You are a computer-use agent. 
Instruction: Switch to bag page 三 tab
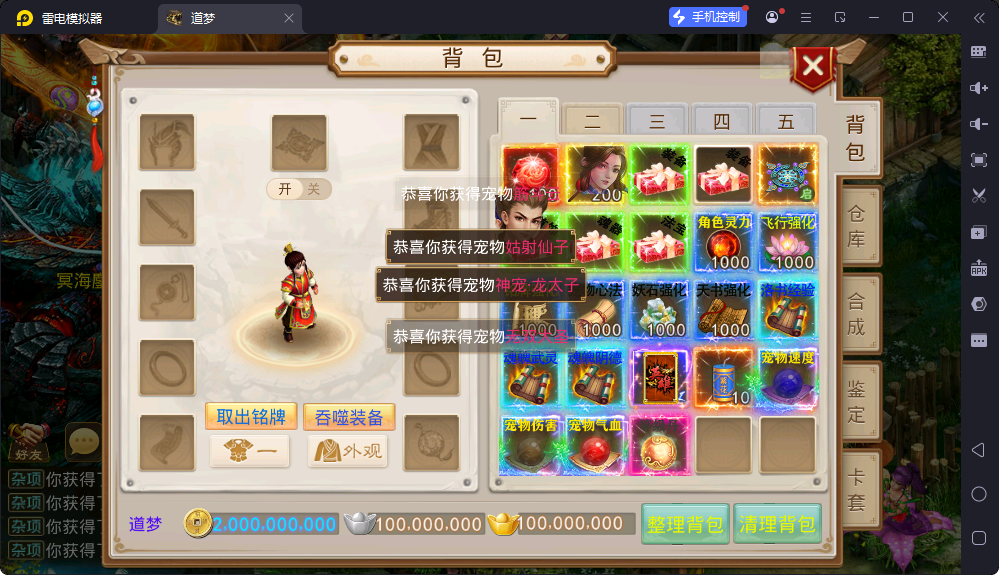coord(657,122)
